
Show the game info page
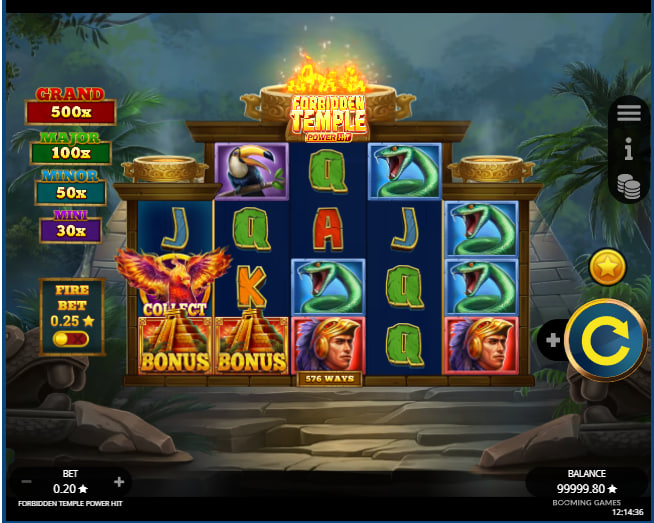(629, 150)
